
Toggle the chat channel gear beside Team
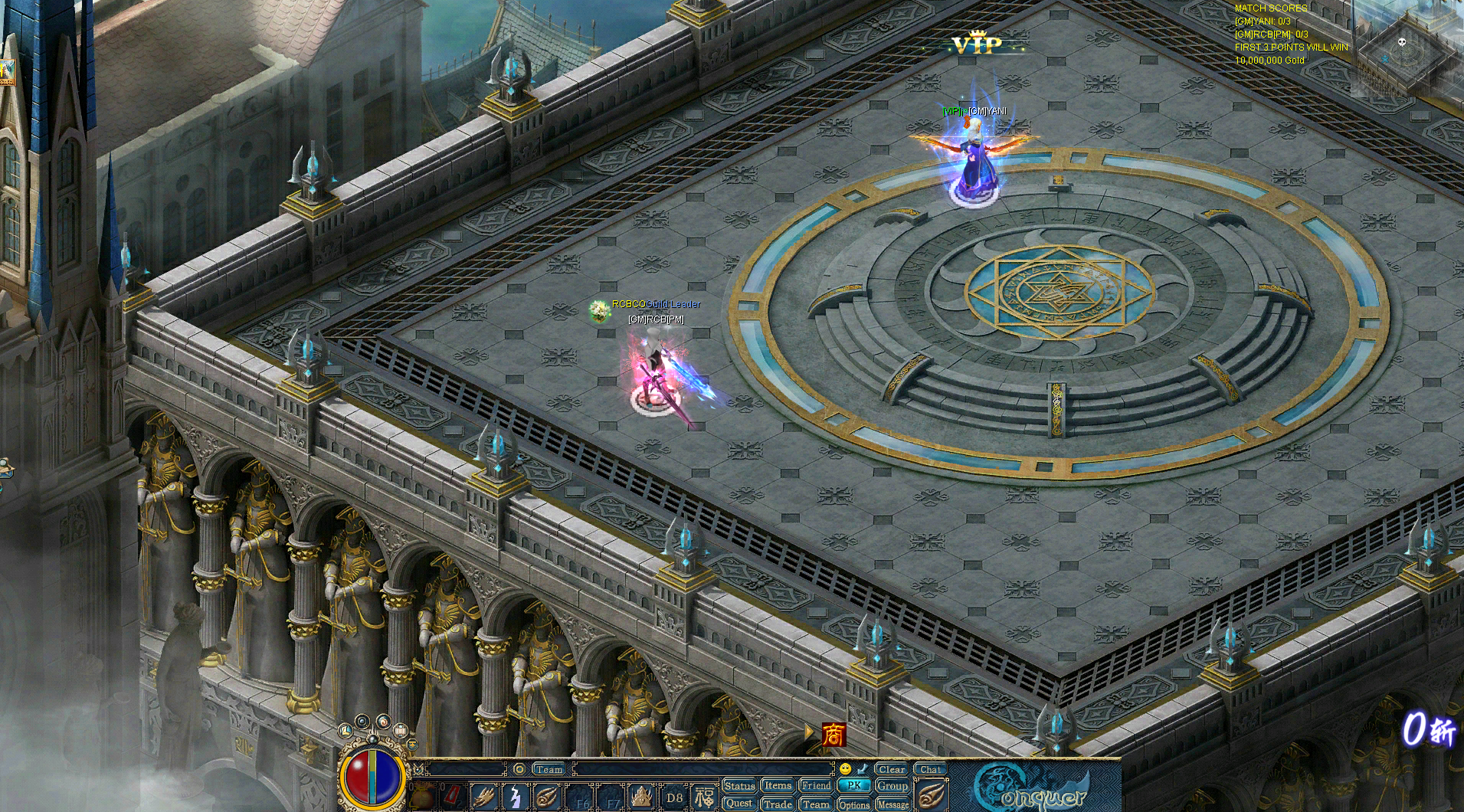coord(518,769)
